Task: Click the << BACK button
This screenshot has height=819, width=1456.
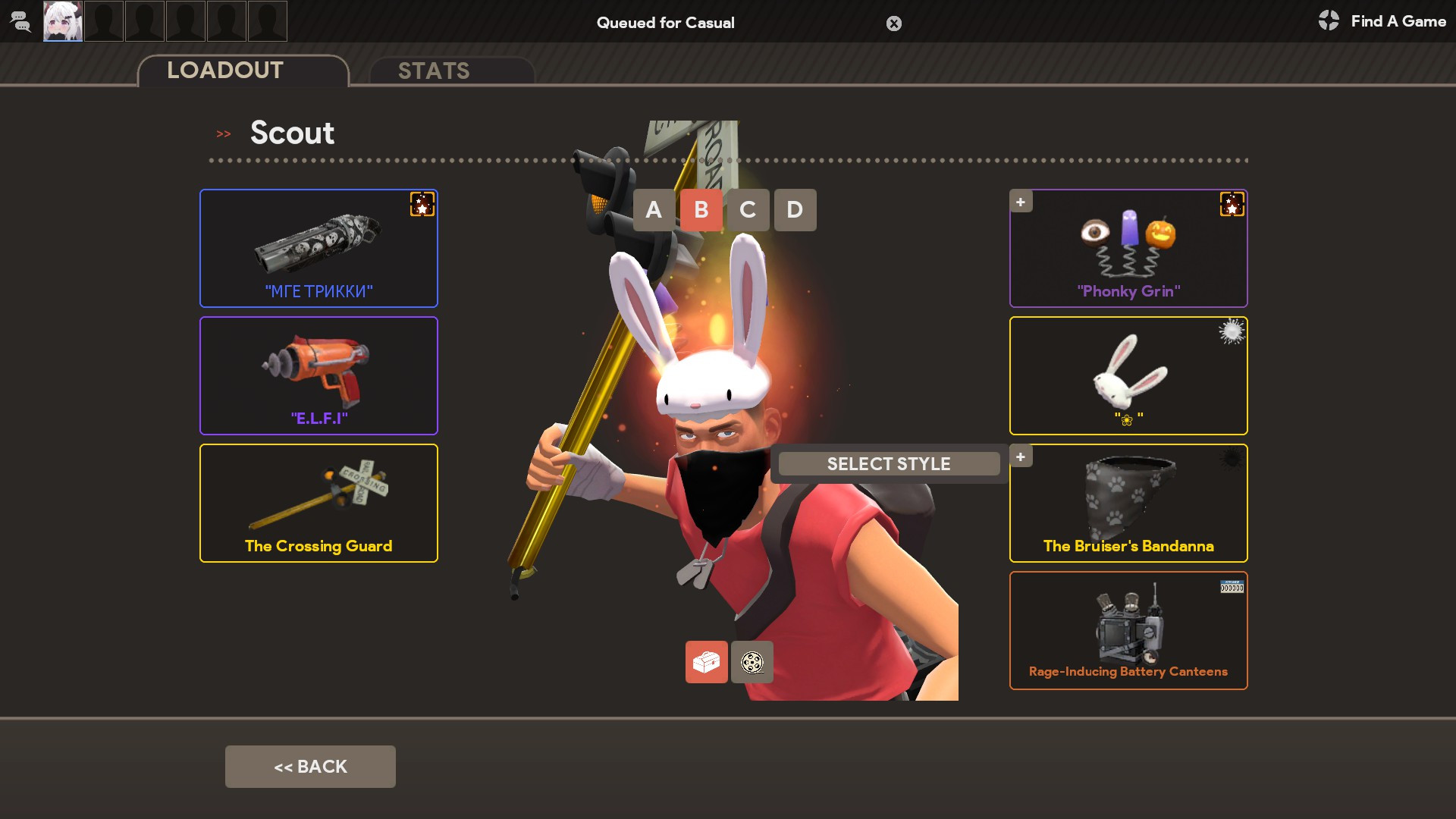Action: (310, 766)
